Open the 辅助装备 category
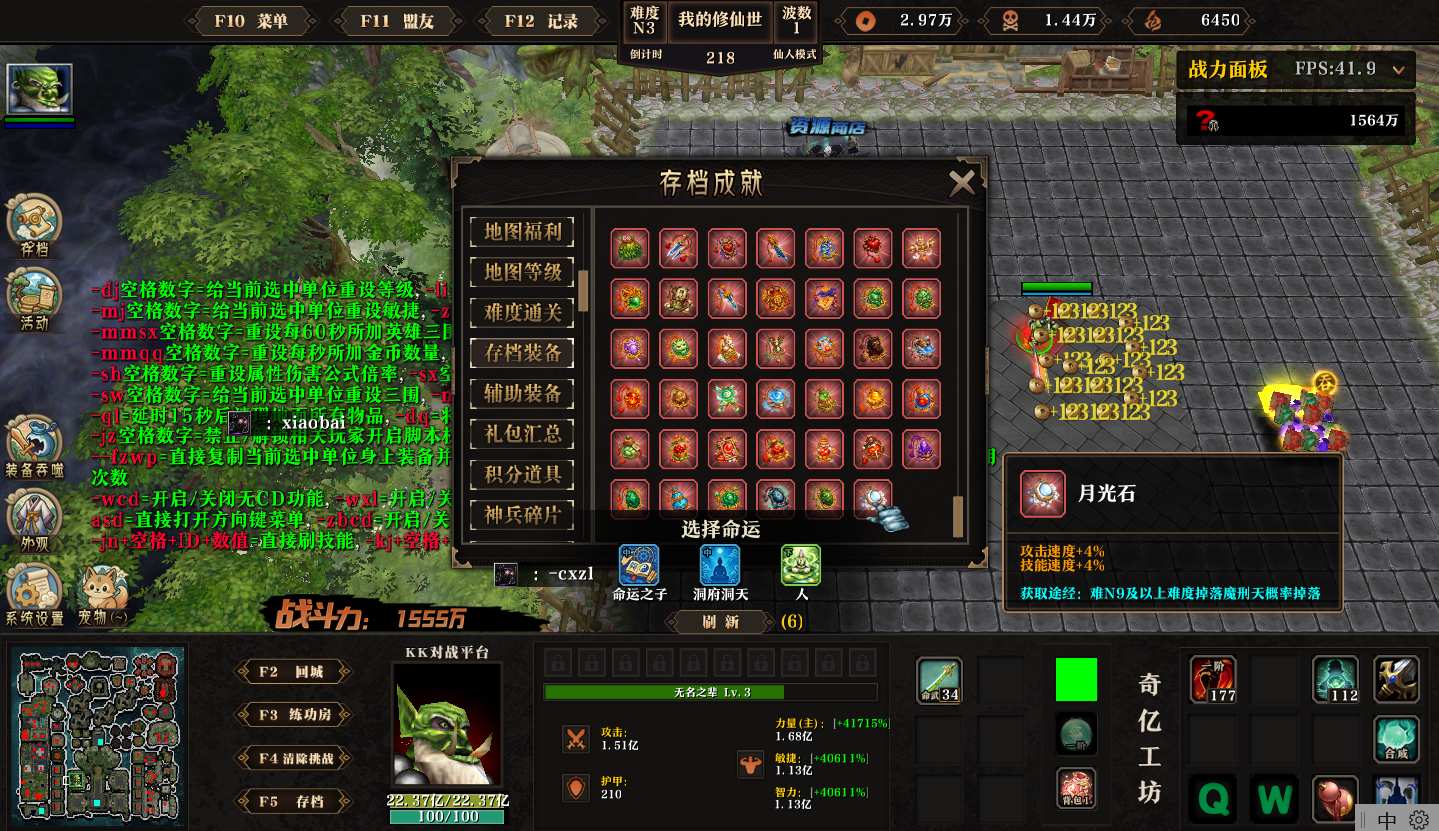The height and width of the screenshot is (831, 1439). (523, 393)
